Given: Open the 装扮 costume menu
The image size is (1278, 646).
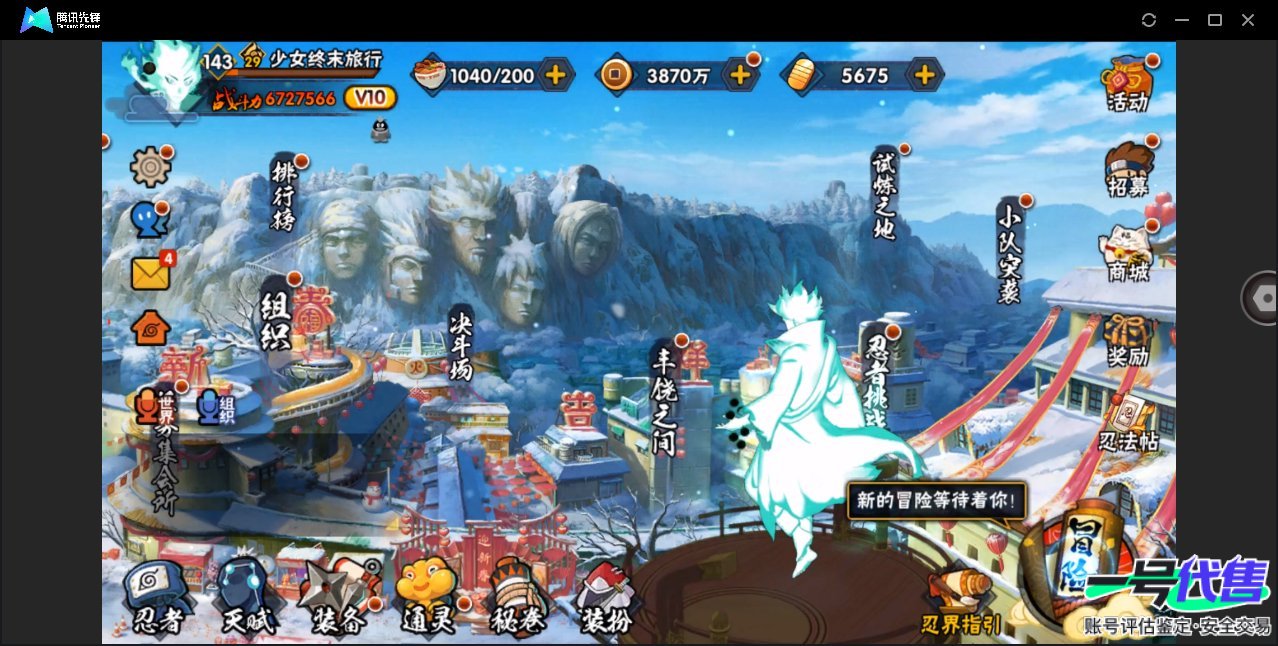Looking at the screenshot, I should coord(606,598).
